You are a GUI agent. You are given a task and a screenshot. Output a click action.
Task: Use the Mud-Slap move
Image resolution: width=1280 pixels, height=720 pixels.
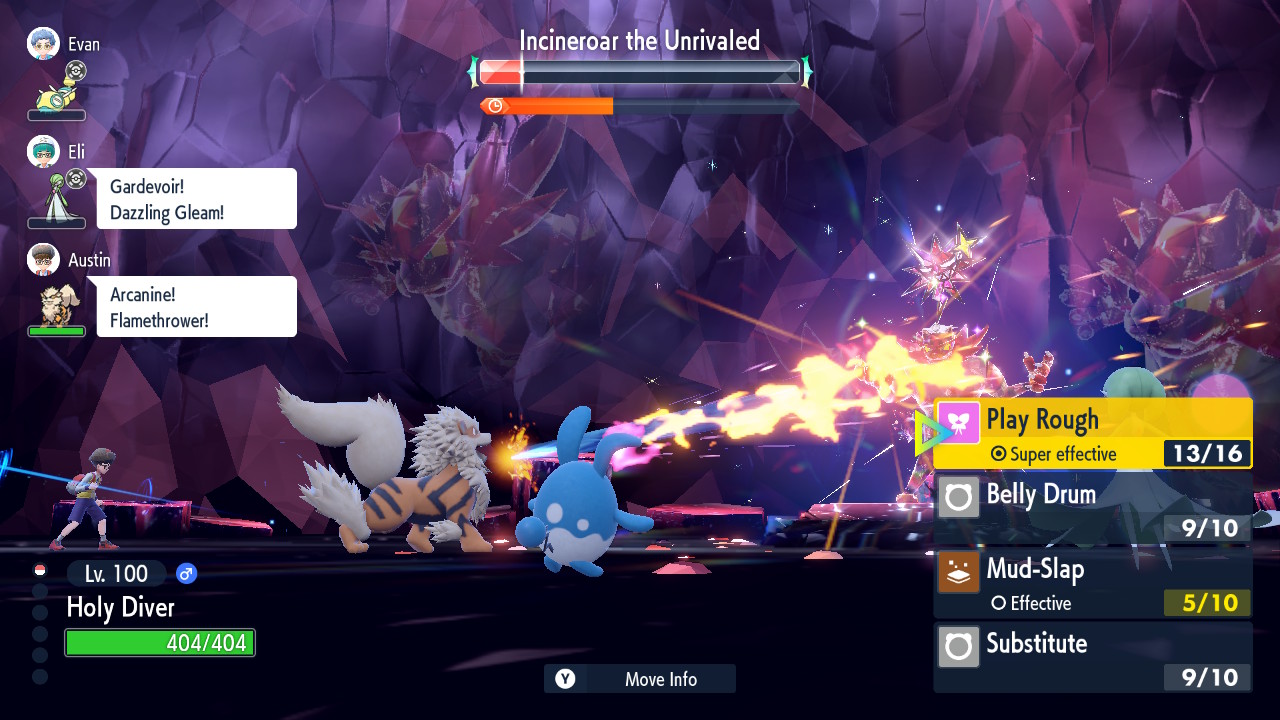[1092, 582]
